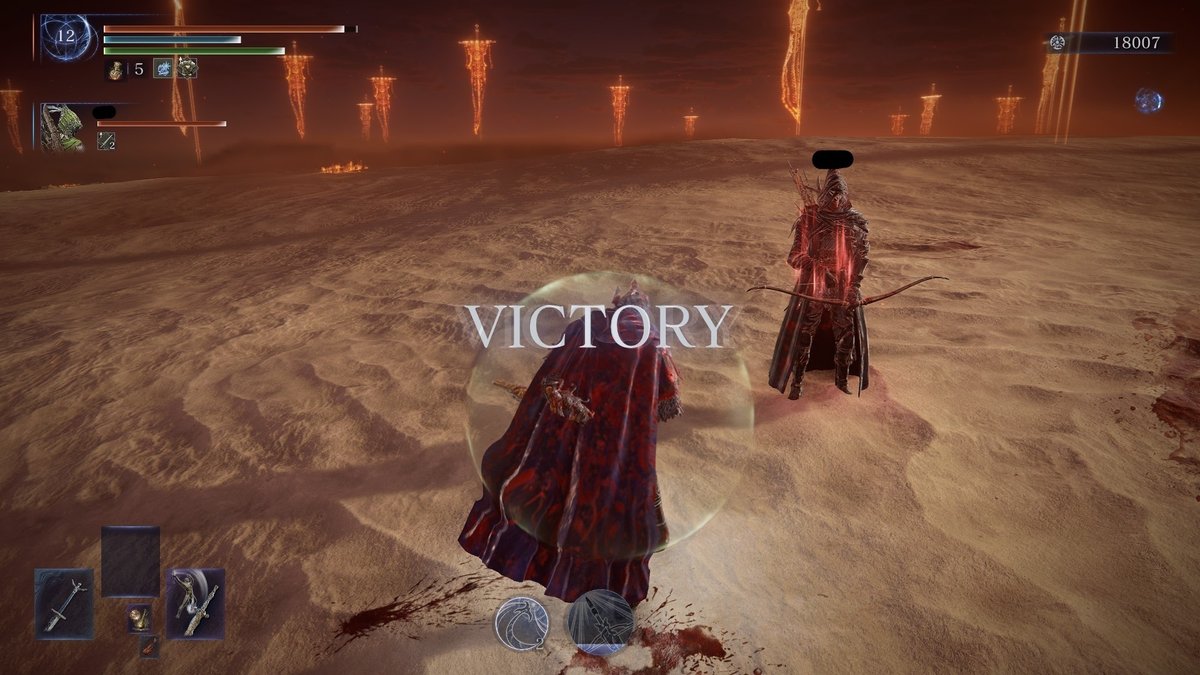Select the flask icon with 5 charges
The image size is (1200, 675).
(x=116, y=69)
